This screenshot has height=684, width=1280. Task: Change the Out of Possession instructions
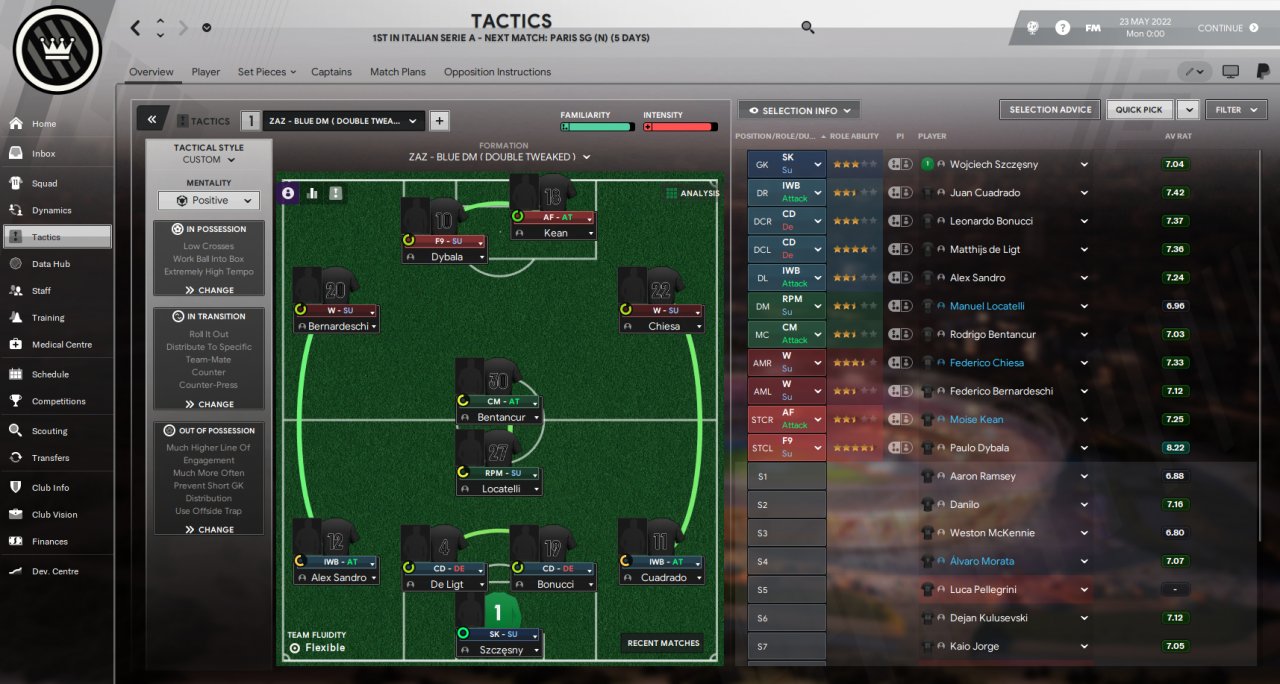[x=209, y=530]
